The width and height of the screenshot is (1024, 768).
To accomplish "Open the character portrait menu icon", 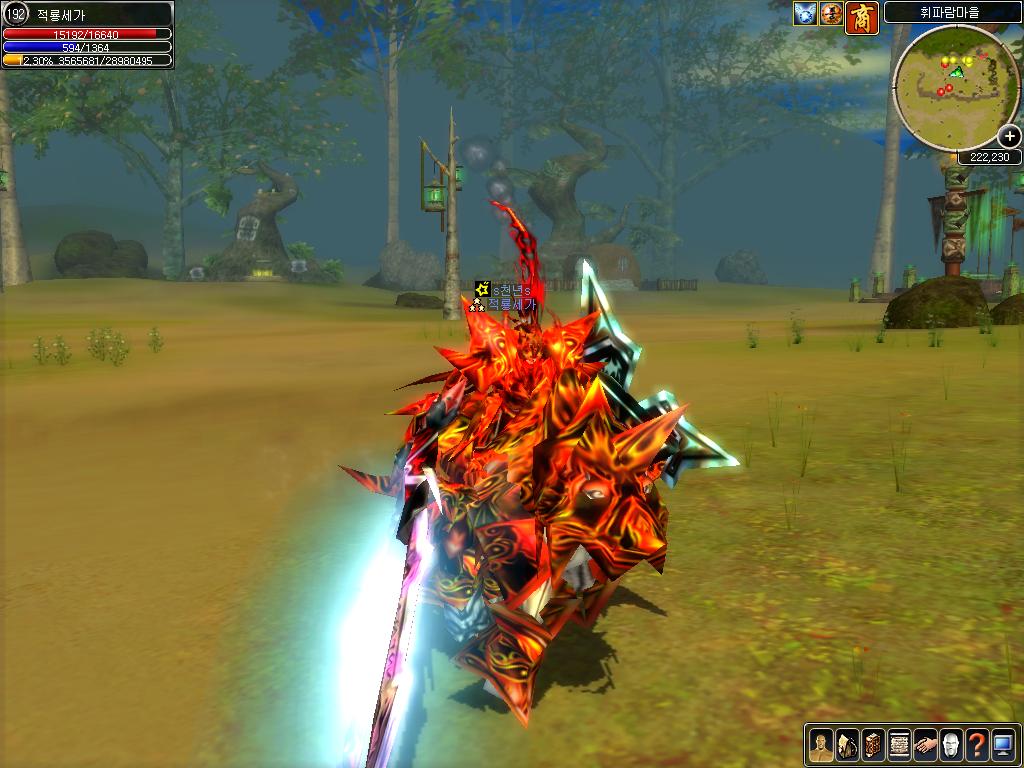I will coord(821,745).
